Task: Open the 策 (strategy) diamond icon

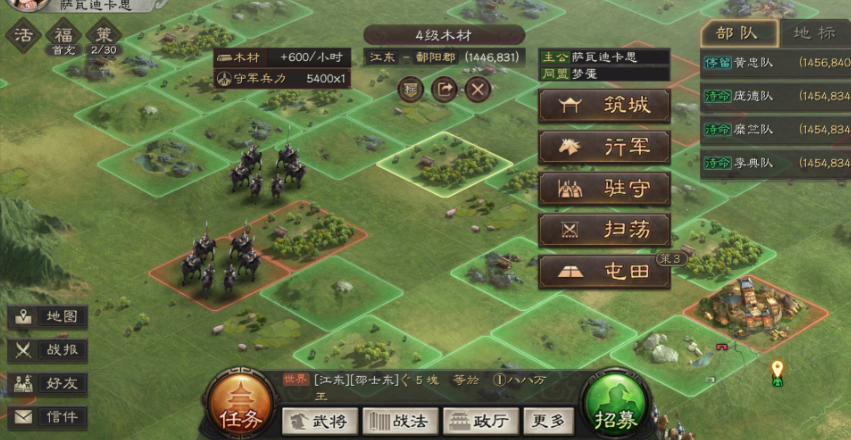Action: (x=102, y=37)
